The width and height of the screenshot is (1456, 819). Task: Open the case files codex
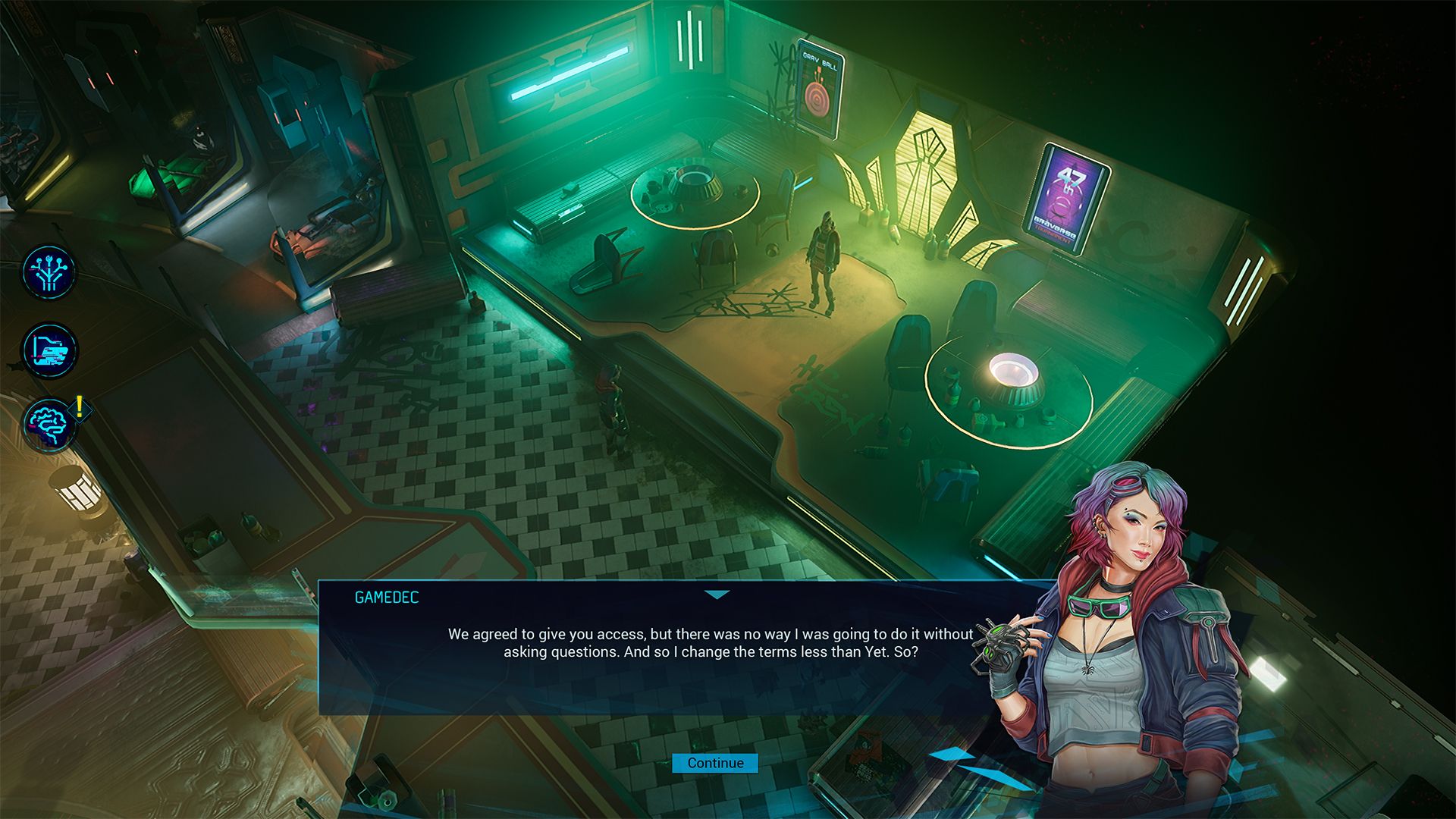49,351
